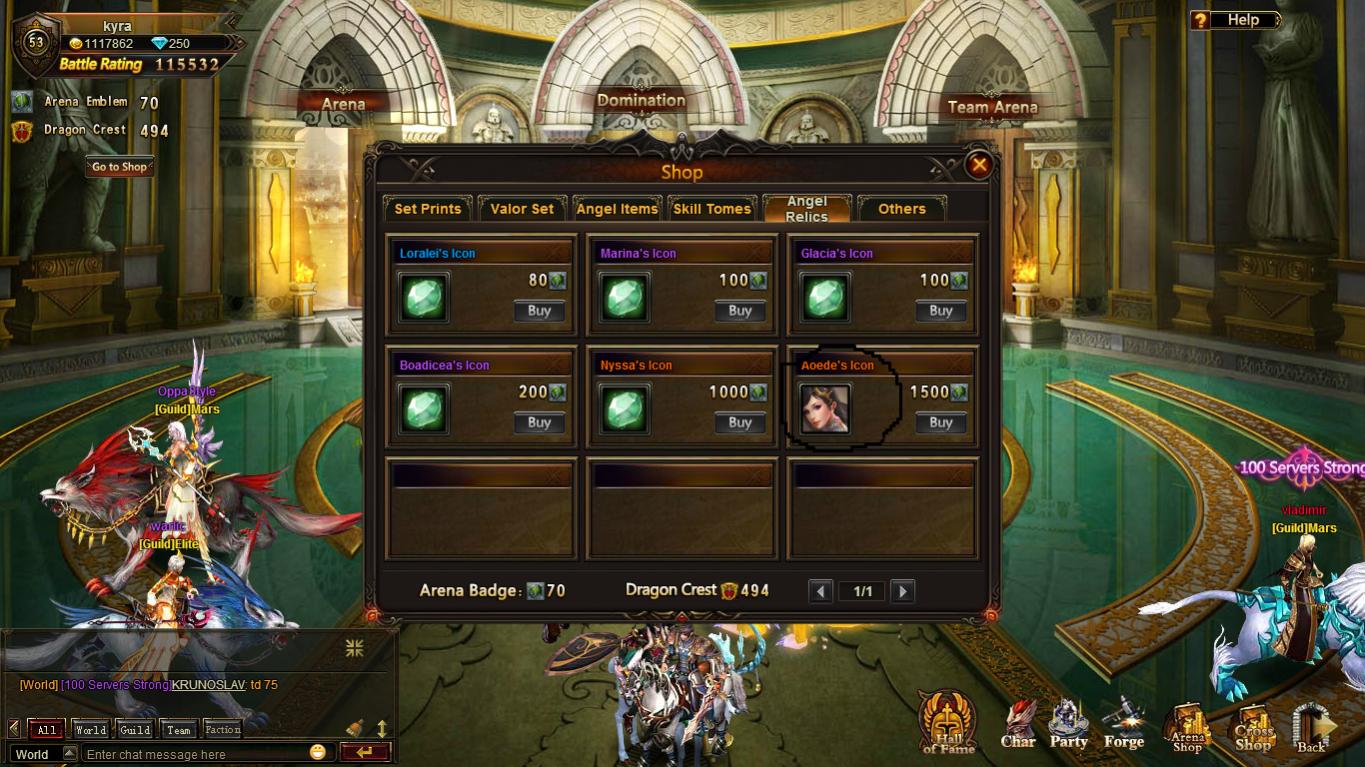Buy Boadicea's Icon for 200

[x=539, y=423]
